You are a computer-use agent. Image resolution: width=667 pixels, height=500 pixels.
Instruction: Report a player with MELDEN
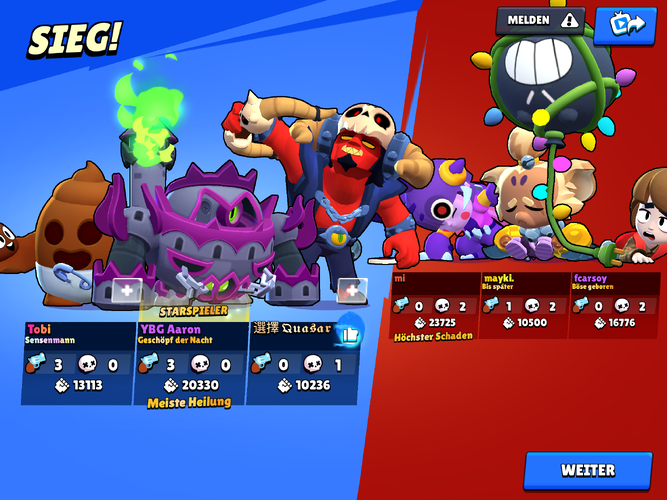(541, 20)
